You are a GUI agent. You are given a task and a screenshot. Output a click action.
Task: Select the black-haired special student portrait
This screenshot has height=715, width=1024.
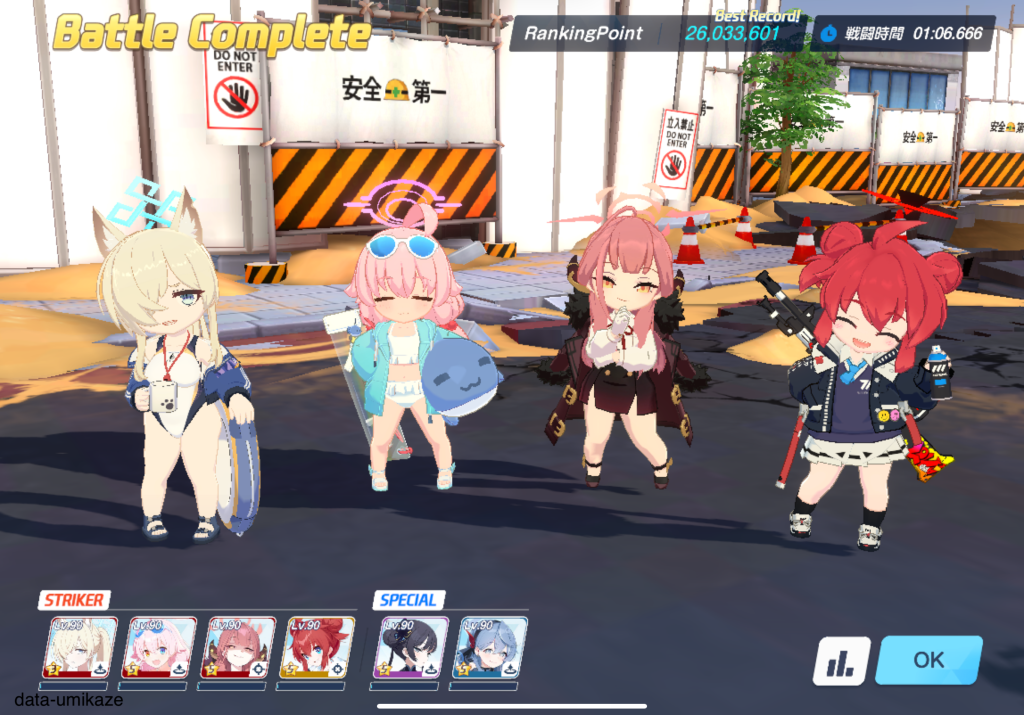click(x=411, y=647)
